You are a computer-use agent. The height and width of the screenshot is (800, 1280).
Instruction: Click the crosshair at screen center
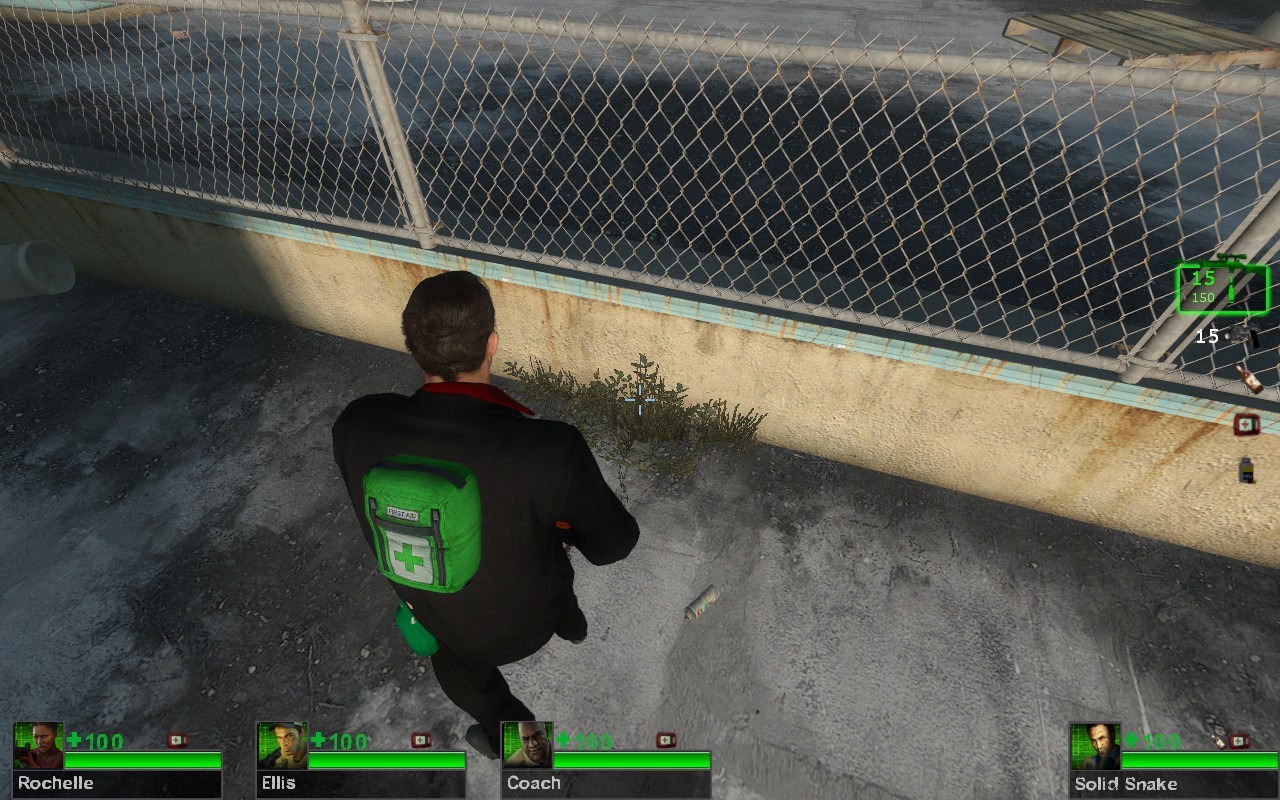pos(640,400)
